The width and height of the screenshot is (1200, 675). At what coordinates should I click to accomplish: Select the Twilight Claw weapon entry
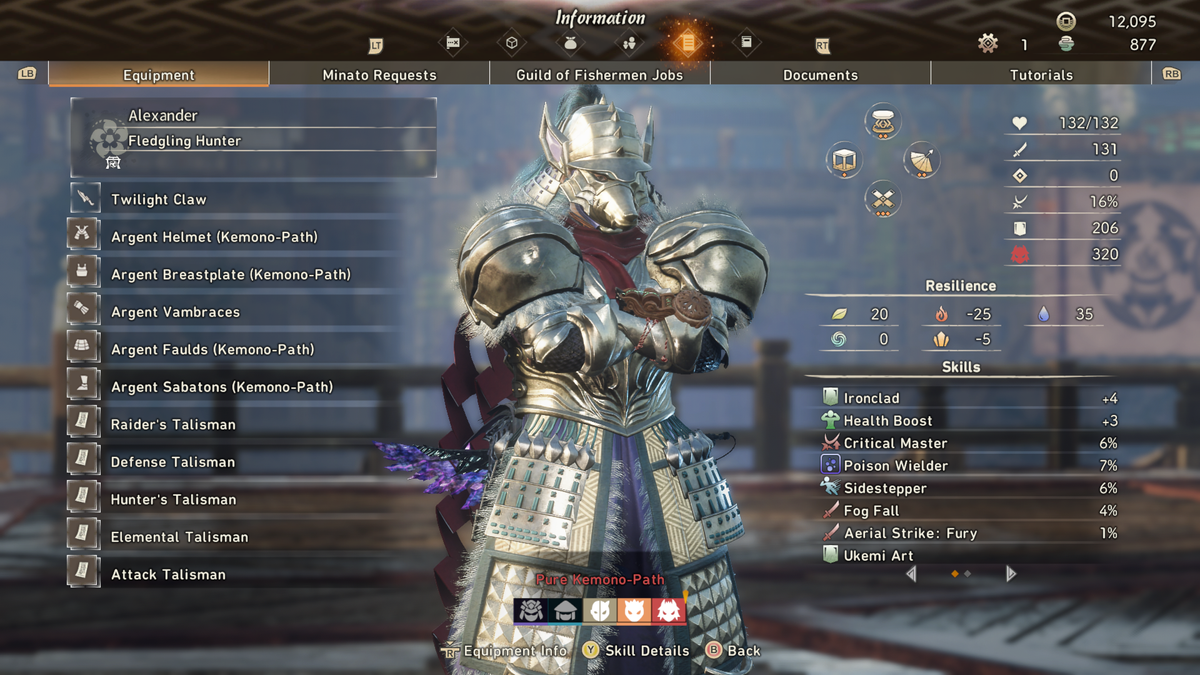(x=158, y=199)
